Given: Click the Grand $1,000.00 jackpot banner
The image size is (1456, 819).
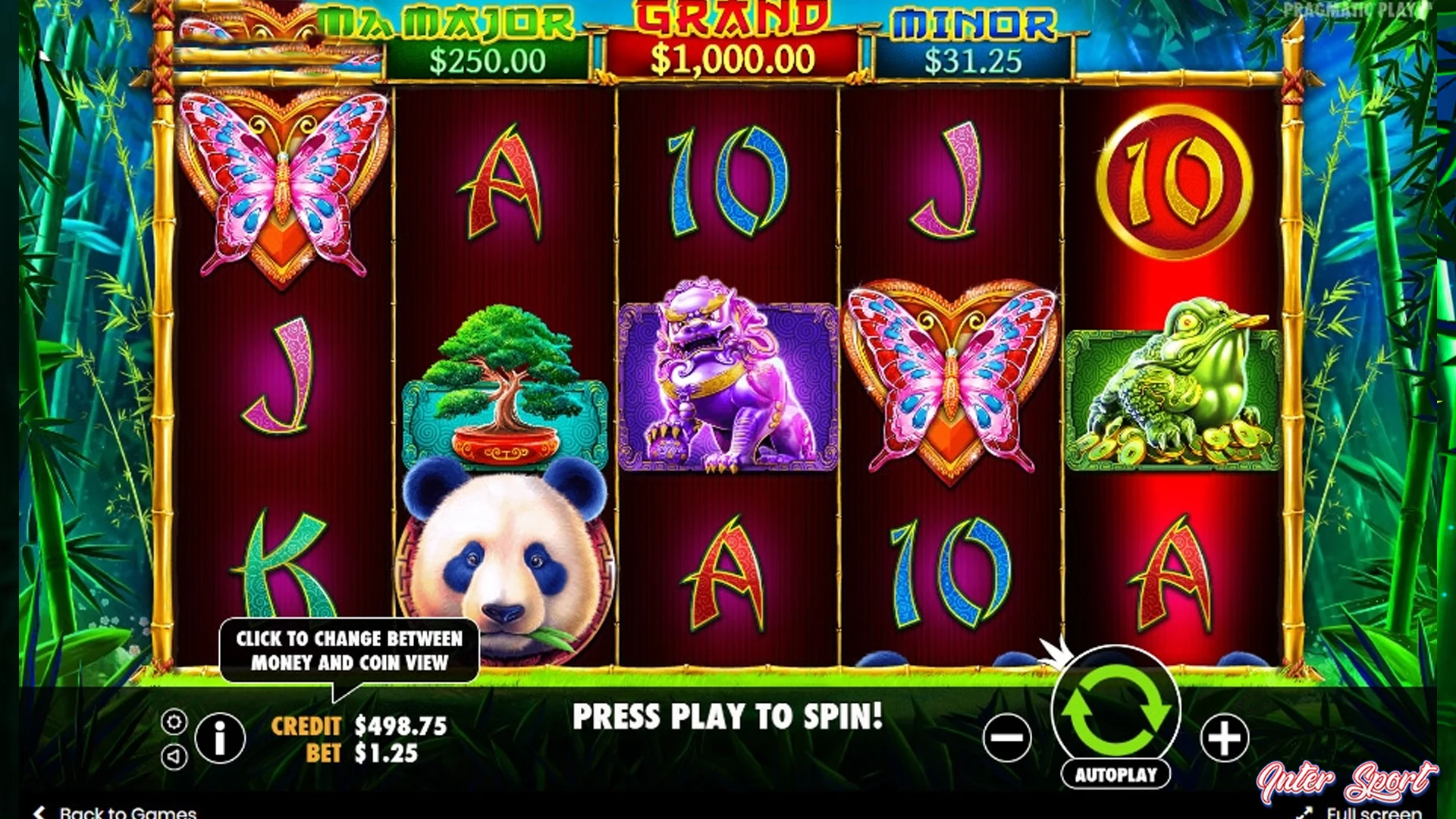Looking at the screenshot, I should pos(734,38).
